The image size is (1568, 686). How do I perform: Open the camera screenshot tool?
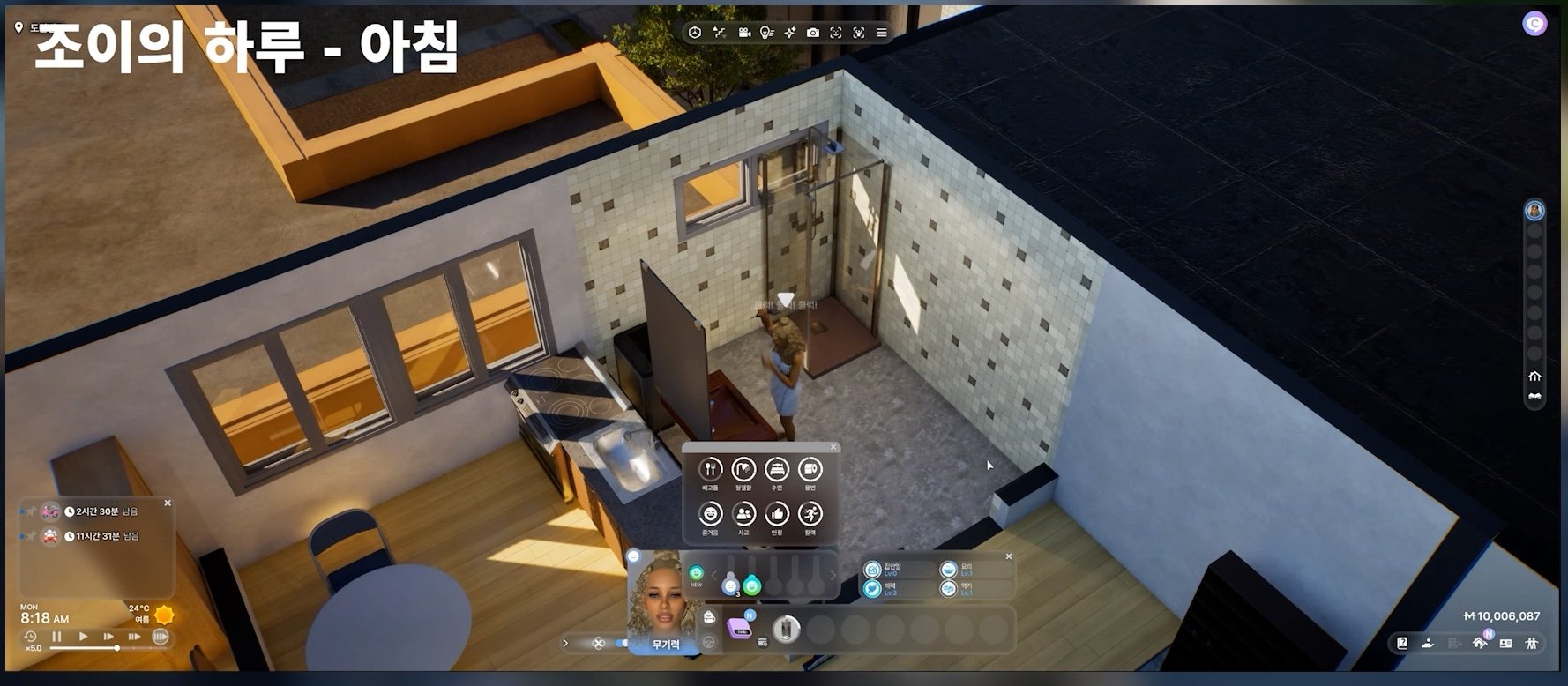[x=812, y=33]
